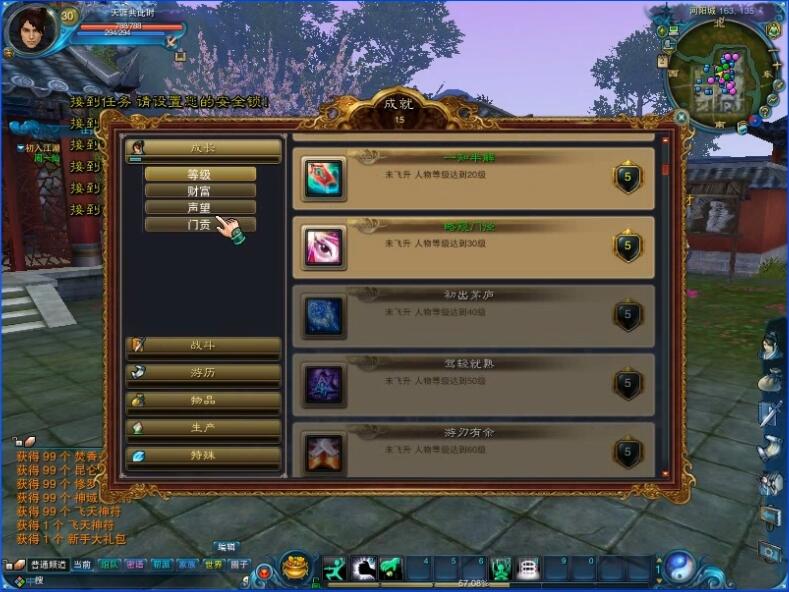Screen dimensions: 789x592
Task: Select the level 20 achievement entry
Action: point(473,178)
